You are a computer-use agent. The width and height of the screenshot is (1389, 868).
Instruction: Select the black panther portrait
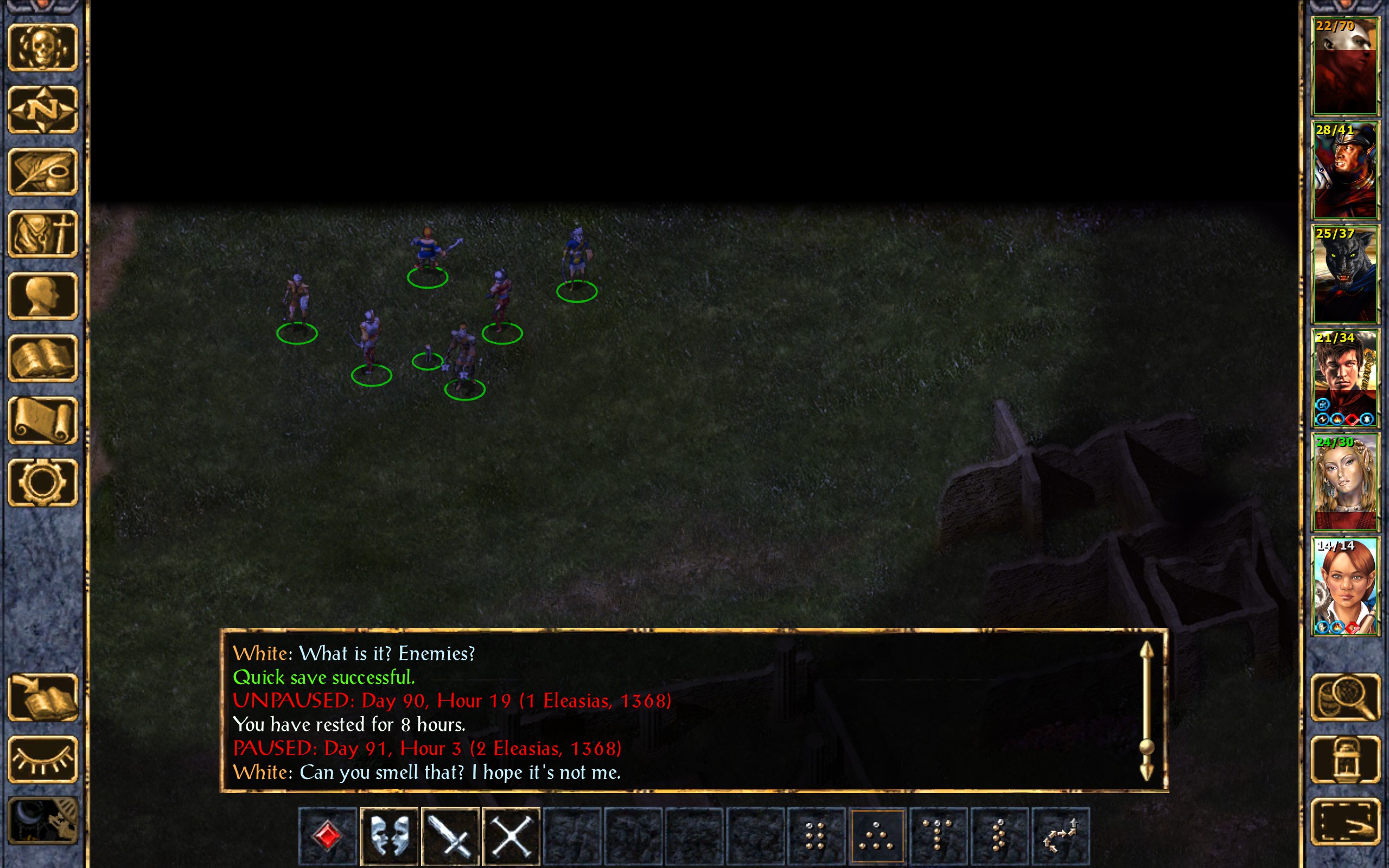pyautogui.click(x=1344, y=274)
